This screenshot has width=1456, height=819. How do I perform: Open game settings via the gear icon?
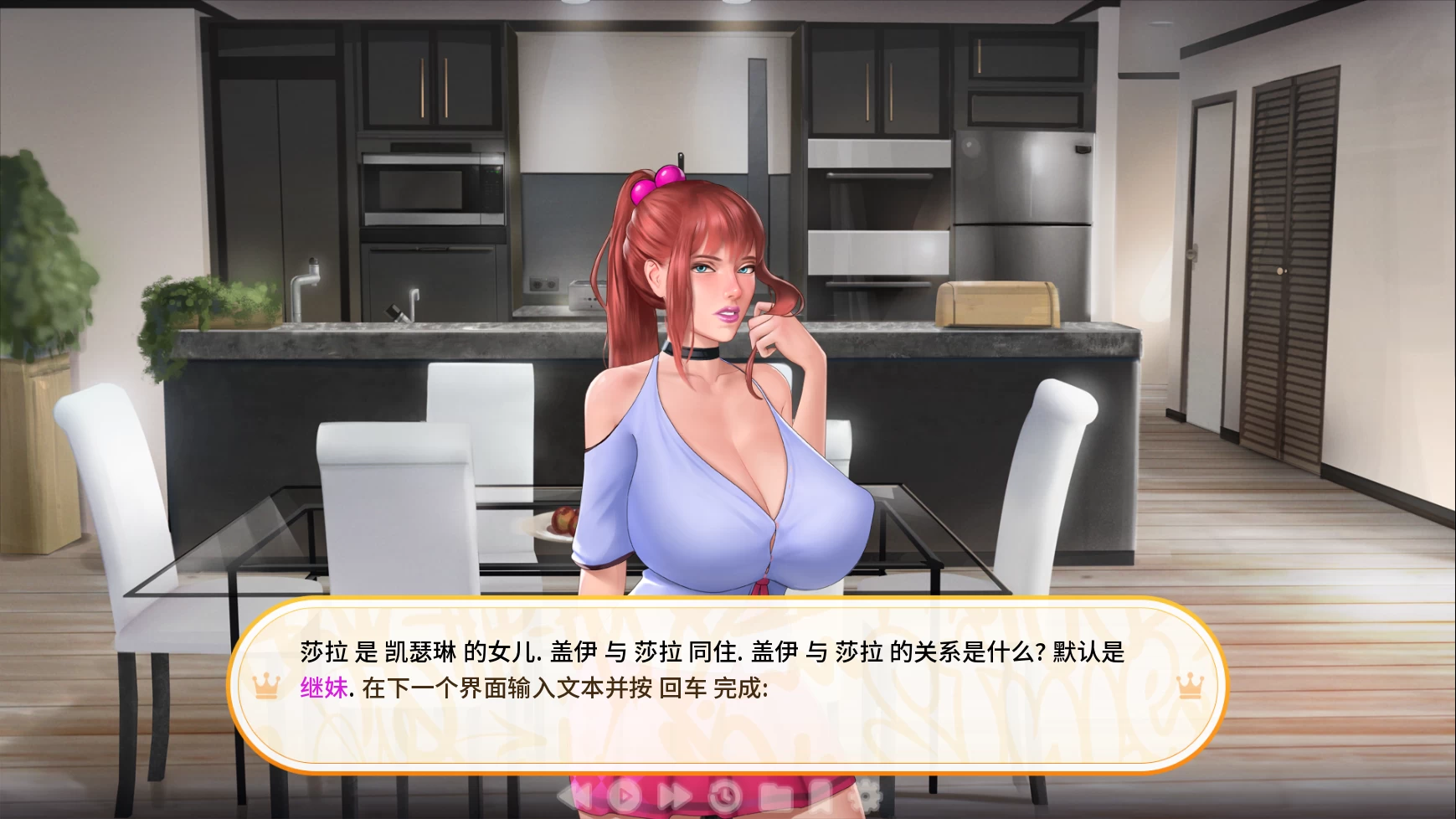click(x=867, y=796)
